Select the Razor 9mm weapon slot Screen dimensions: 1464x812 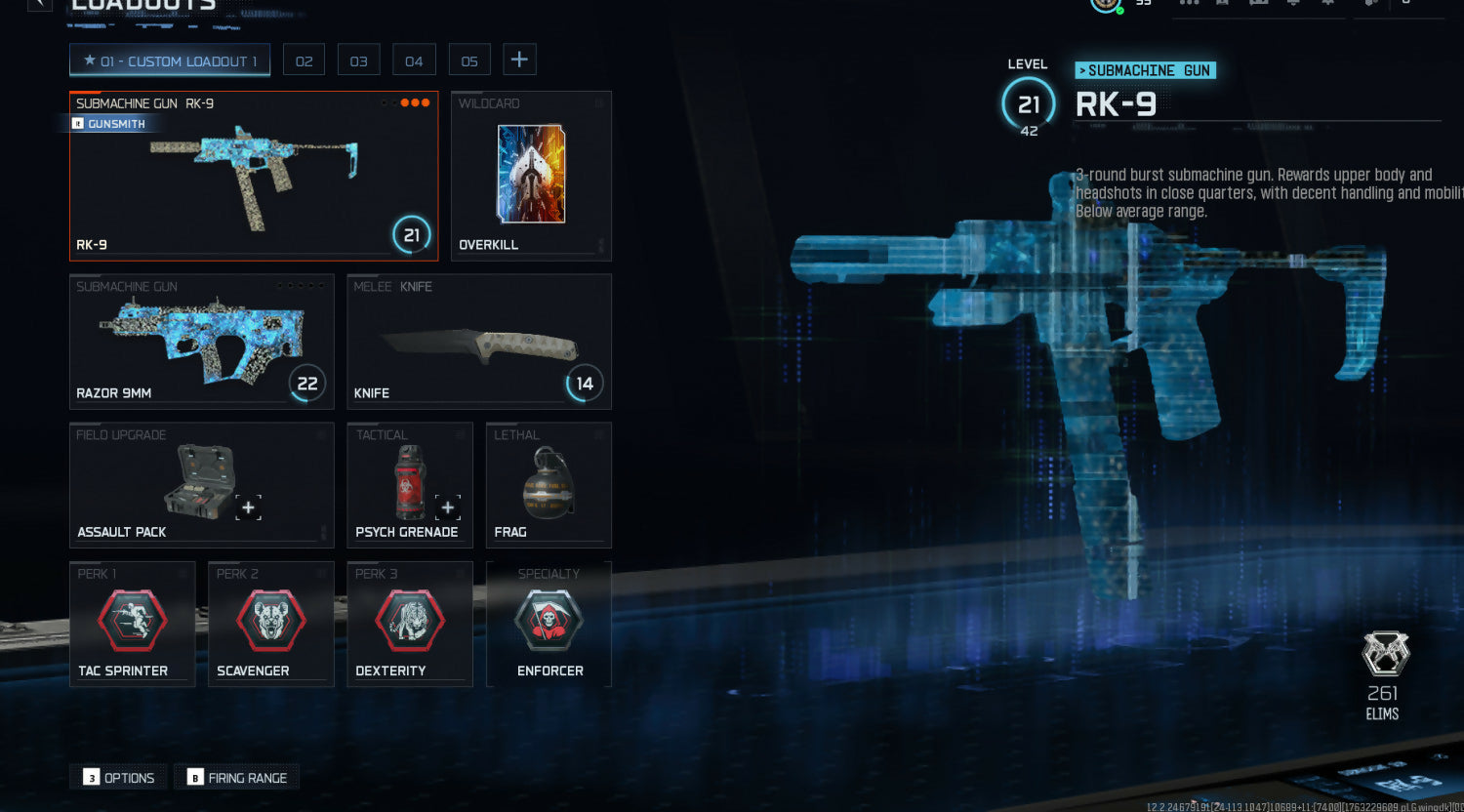201,342
